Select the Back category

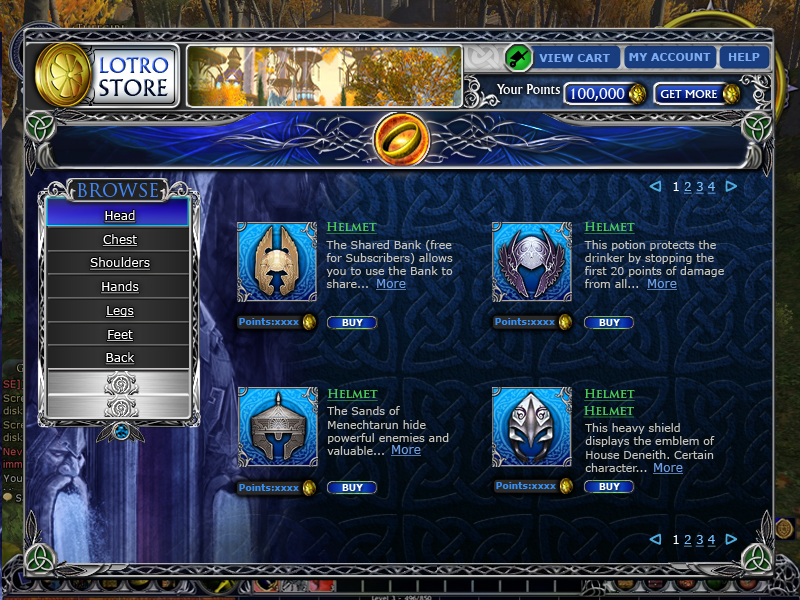(x=119, y=358)
